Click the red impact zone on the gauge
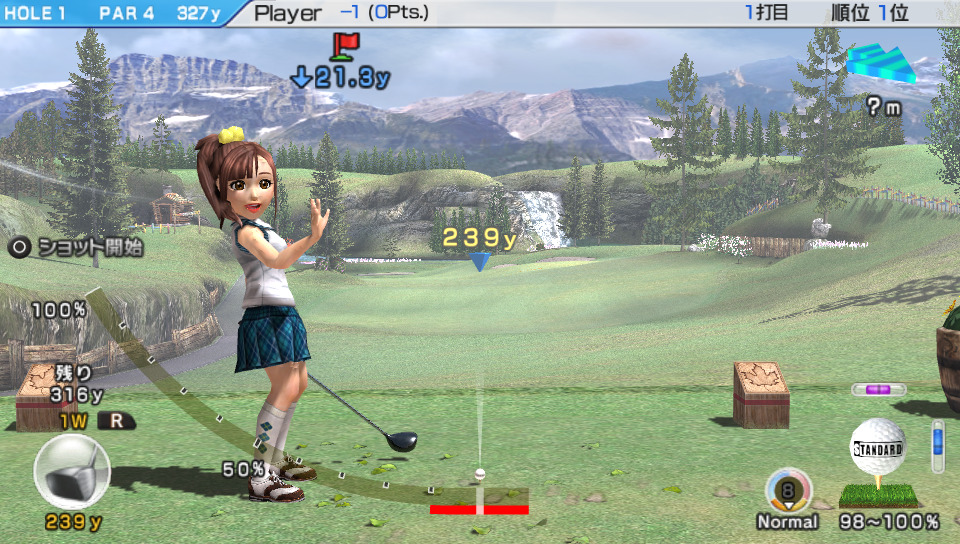Viewport: 960px width, 544px height. point(479,509)
